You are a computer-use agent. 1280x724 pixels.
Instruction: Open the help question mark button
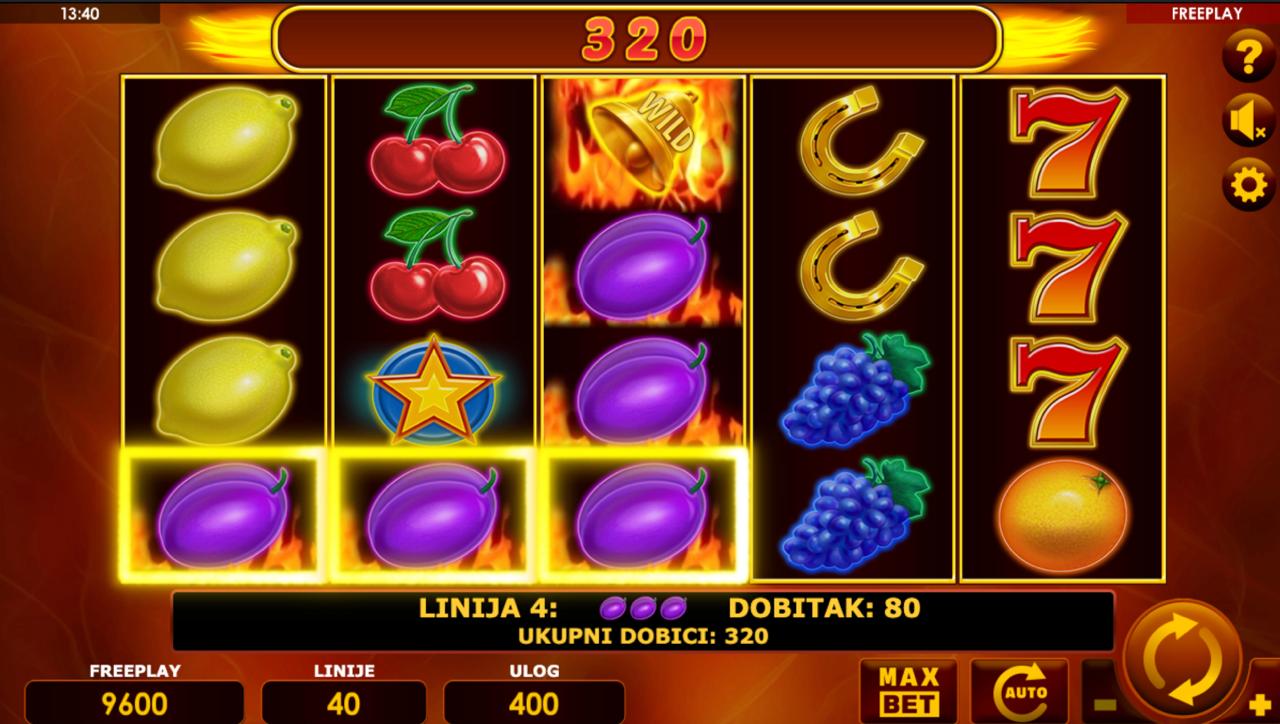pos(1248,55)
